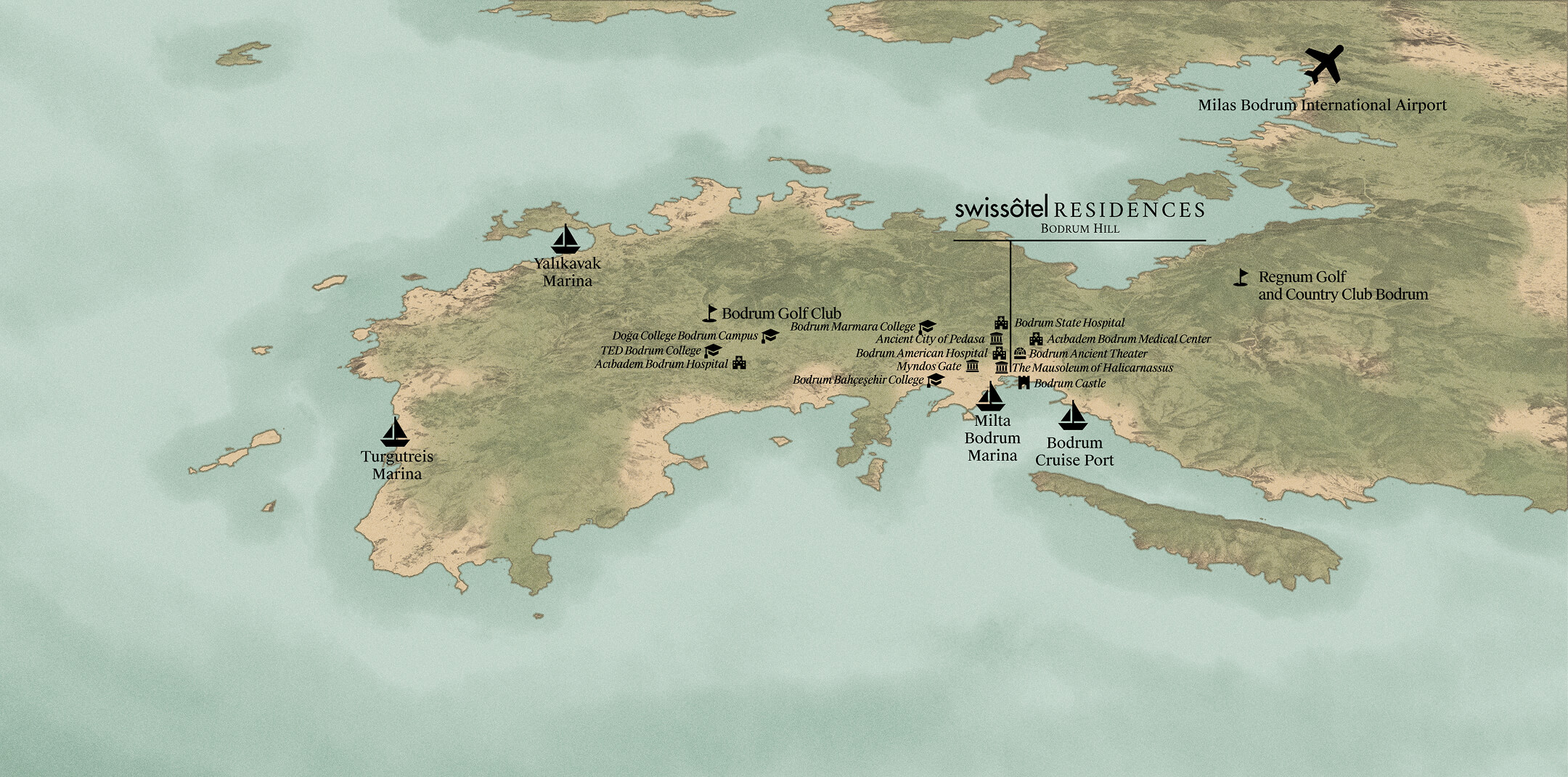The image size is (1568, 777).
Task: Select the Bodrum State Hospital marker
Action: [x=1001, y=323]
